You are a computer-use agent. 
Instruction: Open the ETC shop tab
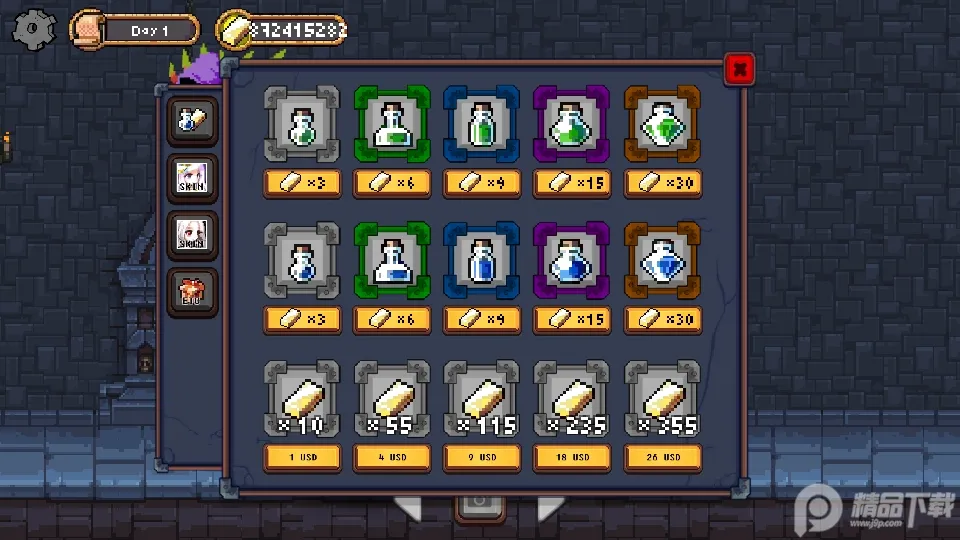[x=191, y=292]
